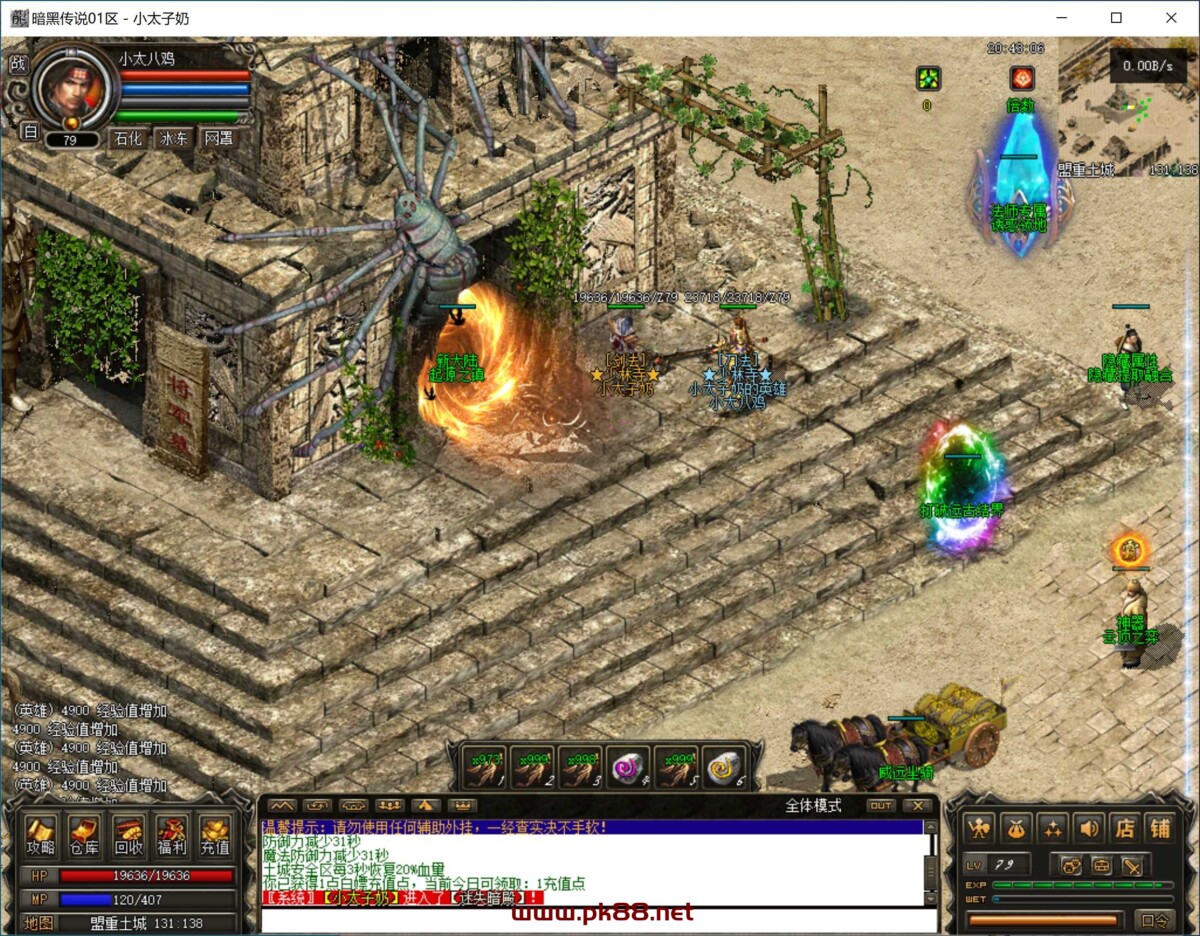This screenshot has height=936, width=1200.
Task: Open the 攻略 strategy guide
Action: click(41, 837)
